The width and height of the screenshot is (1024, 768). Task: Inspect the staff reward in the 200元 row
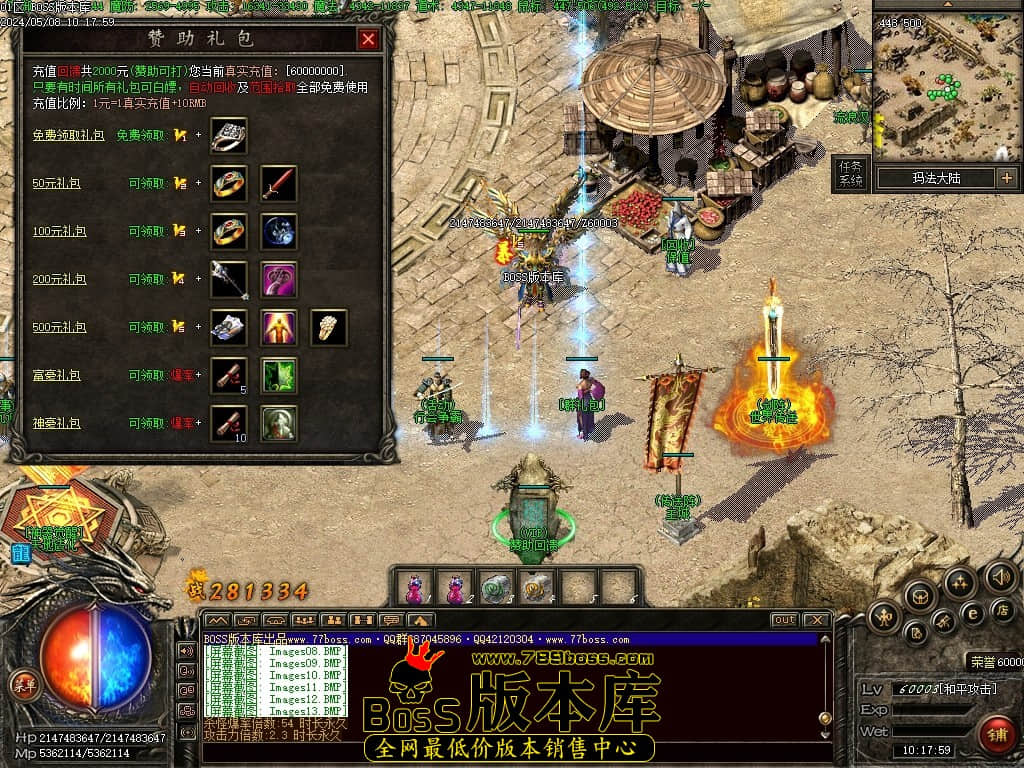229,280
